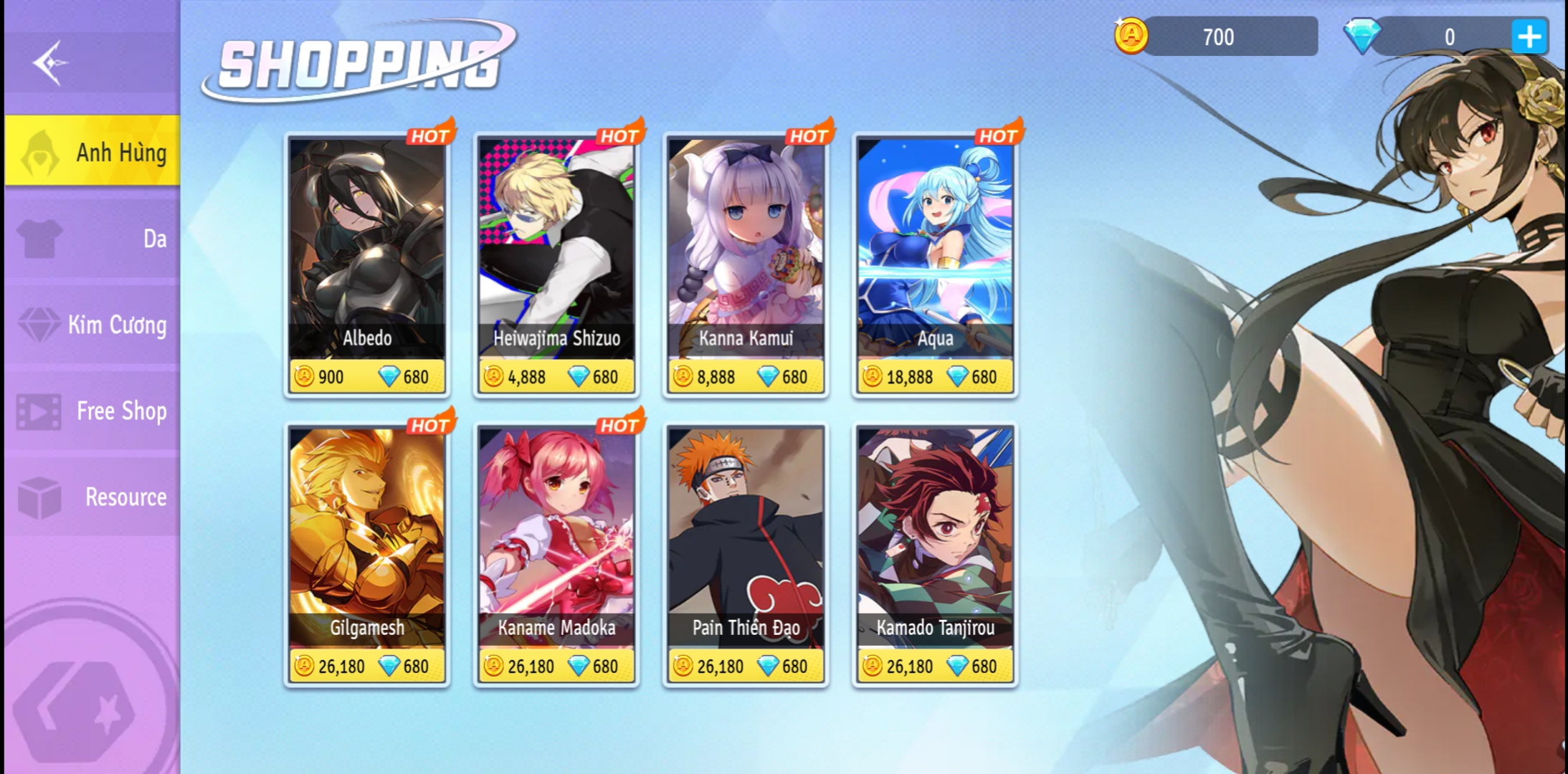Open the Da skins category
The height and width of the screenshot is (774, 1568).
(93, 238)
